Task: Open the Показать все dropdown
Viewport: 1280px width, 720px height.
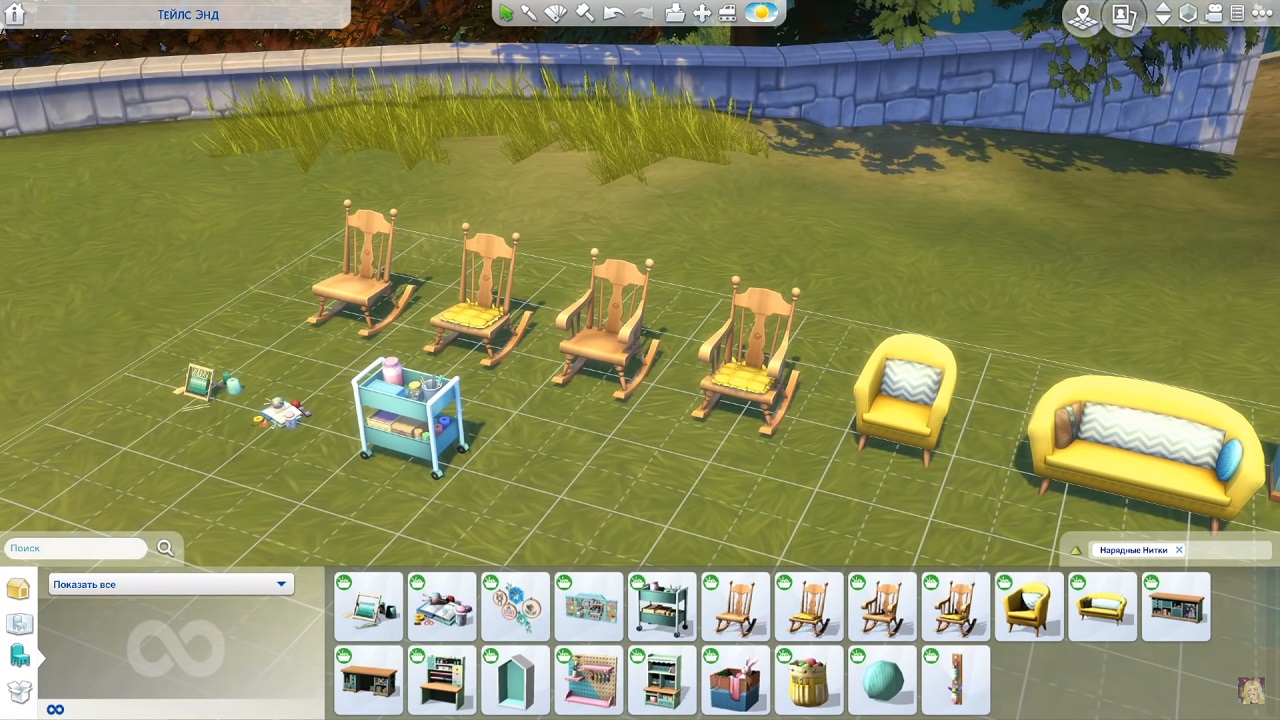Action: click(170, 584)
